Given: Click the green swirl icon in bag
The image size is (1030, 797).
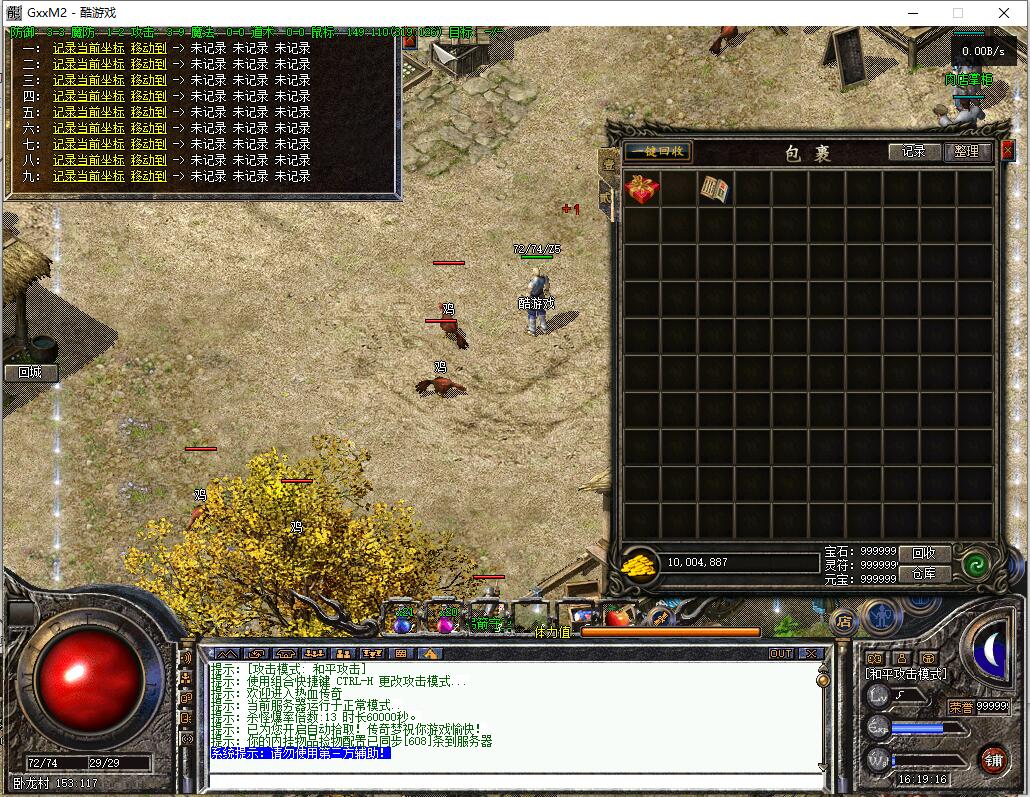Looking at the screenshot, I should coord(976,565).
